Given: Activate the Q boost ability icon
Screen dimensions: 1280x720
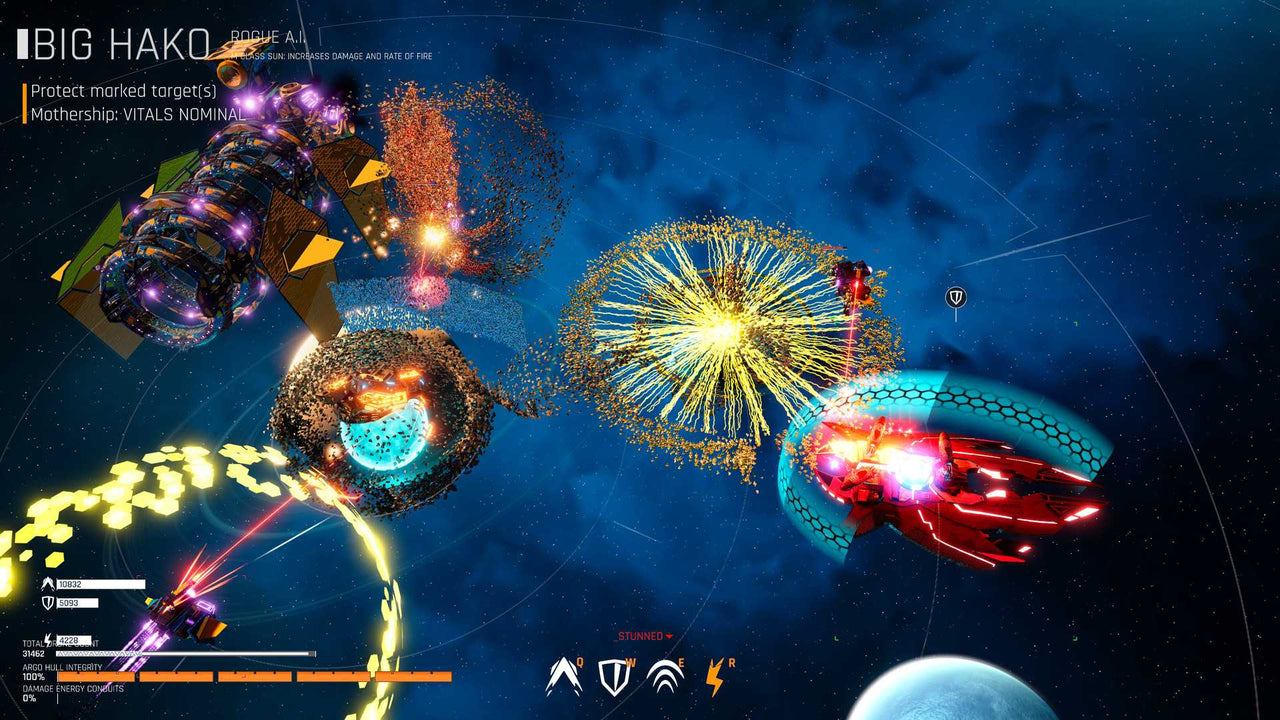Looking at the screenshot, I should [563, 675].
